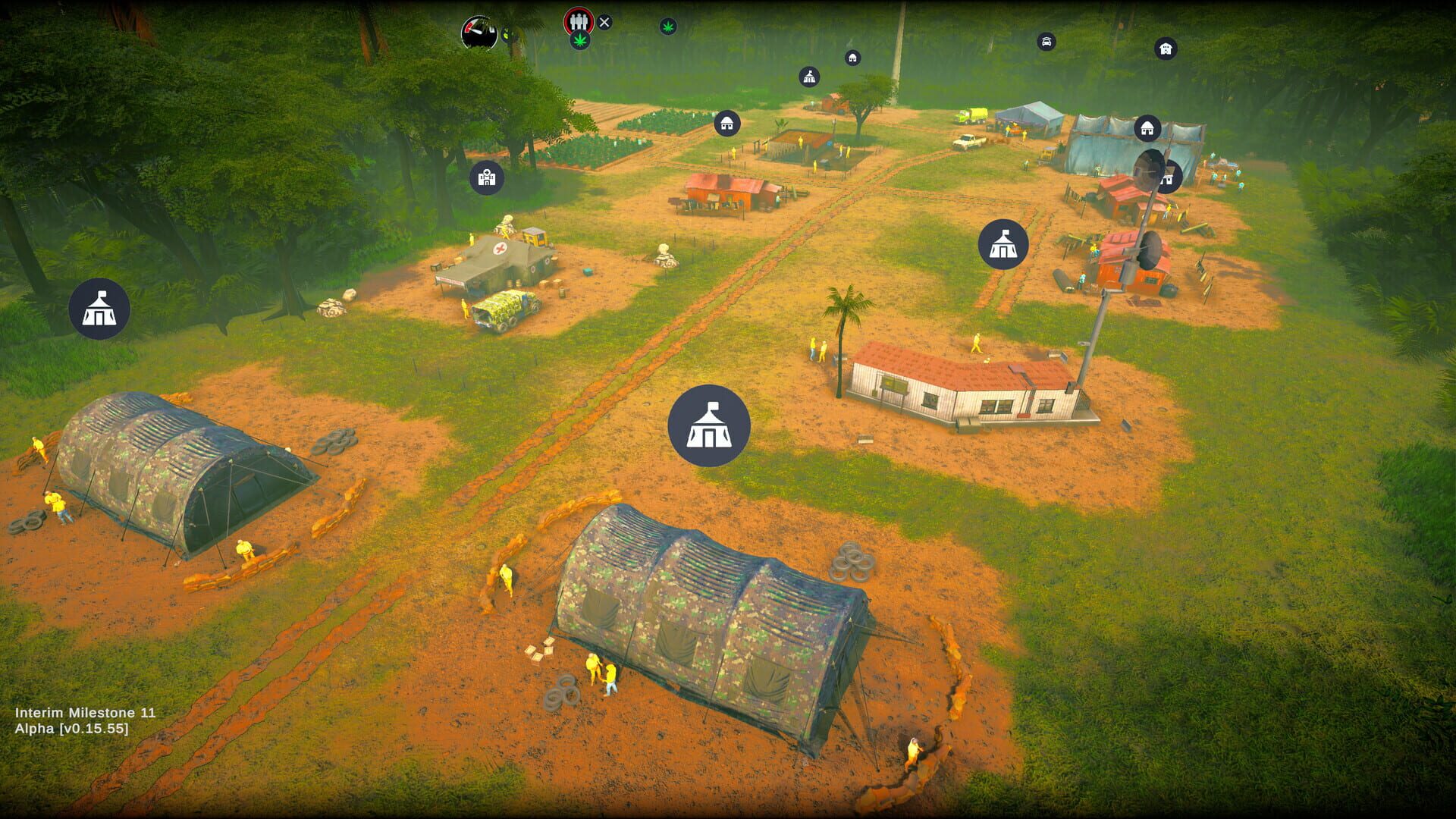Image resolution: width=1456 pixels, height=819 pixels.
Task: Select the large tent marker in screen center
Action: (708, 425)
